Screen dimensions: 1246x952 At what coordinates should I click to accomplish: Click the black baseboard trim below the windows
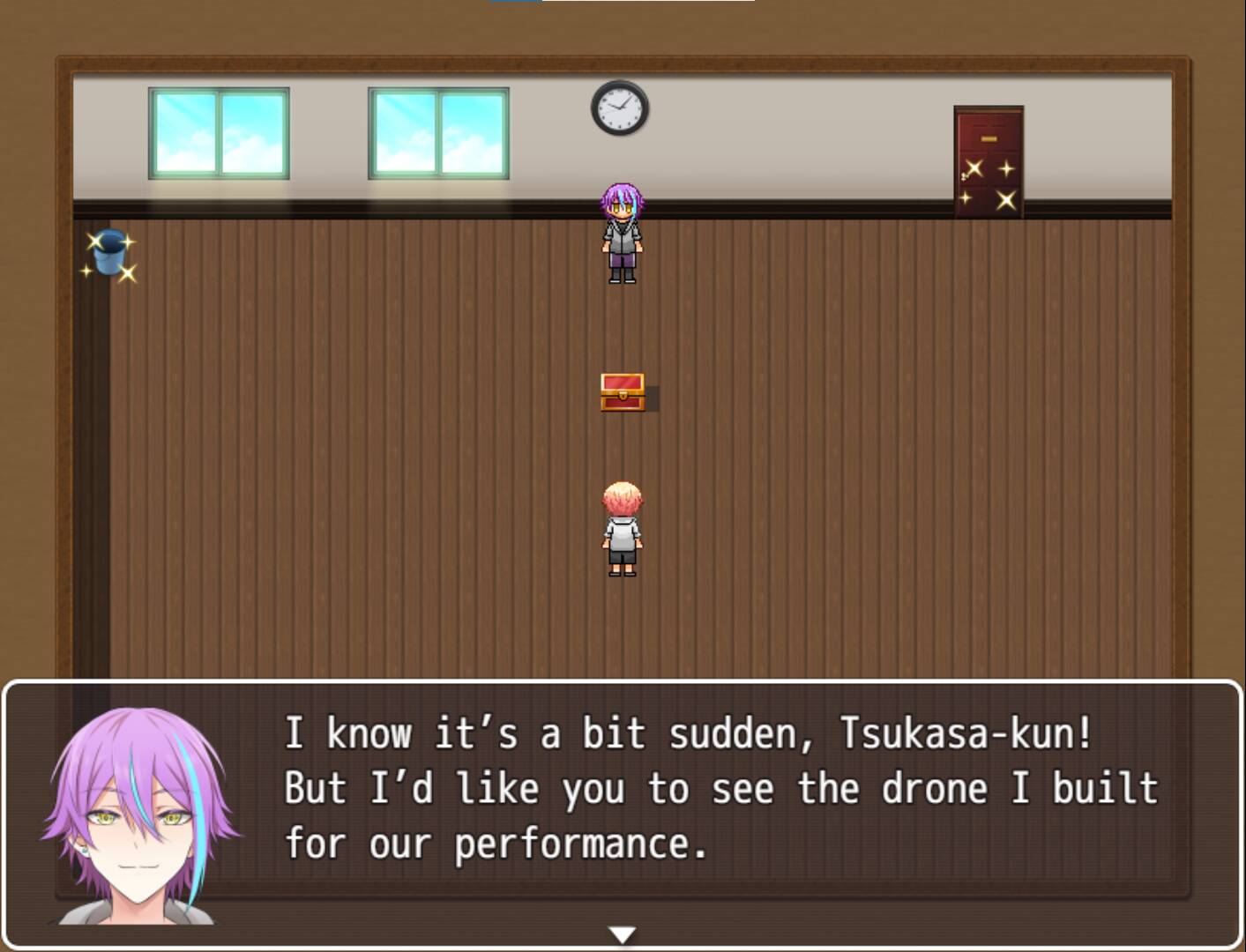pos(353,209)
